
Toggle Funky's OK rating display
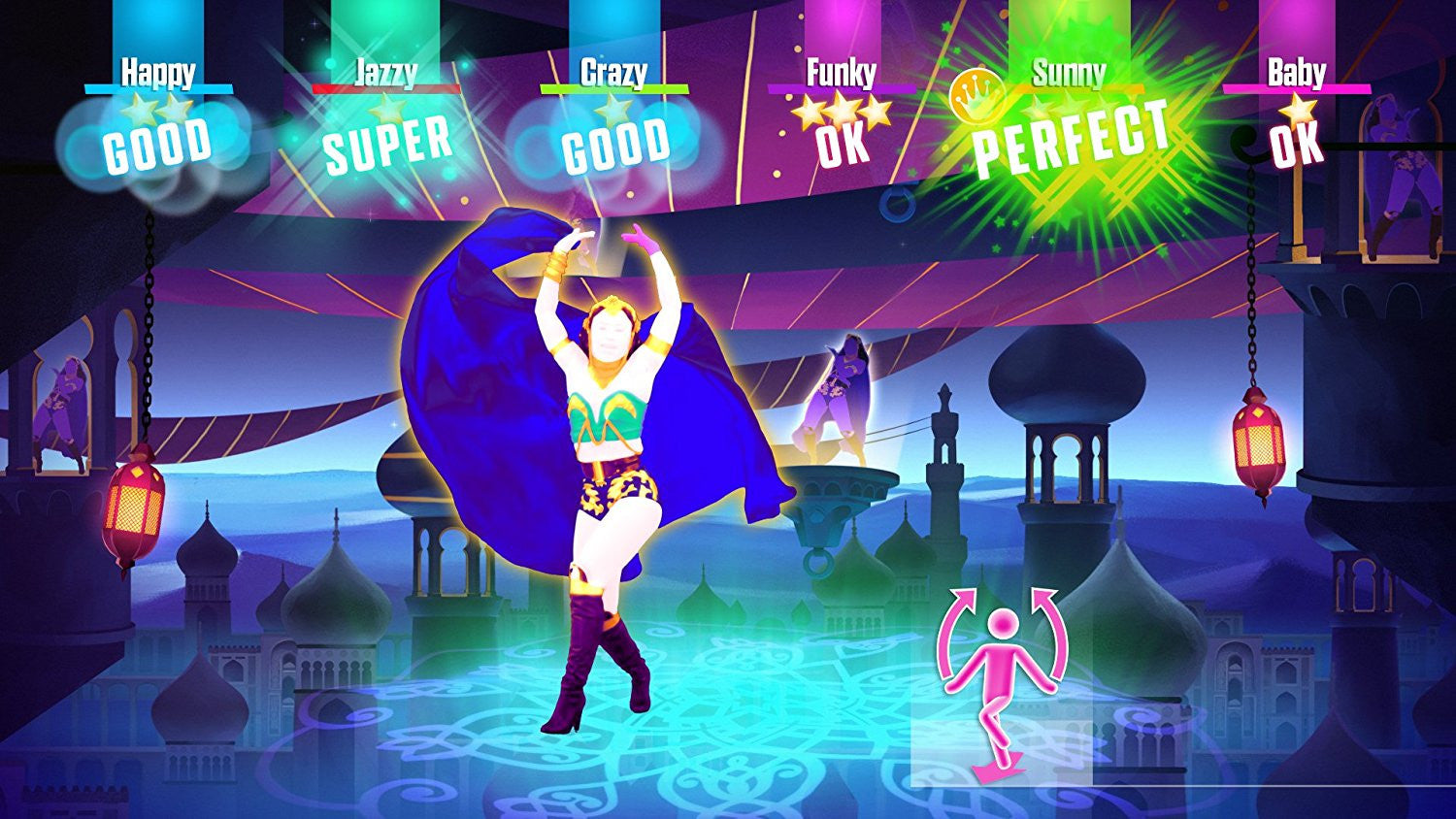(843, 148)
